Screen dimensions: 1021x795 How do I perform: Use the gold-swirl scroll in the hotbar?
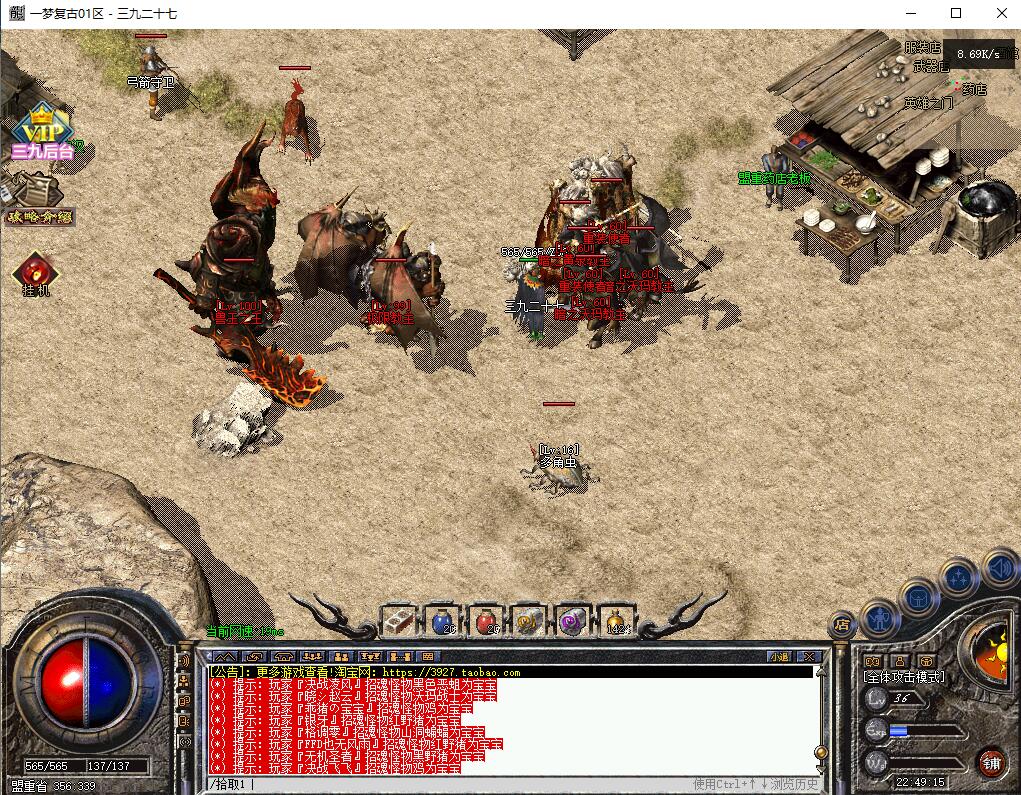point(530,621)
